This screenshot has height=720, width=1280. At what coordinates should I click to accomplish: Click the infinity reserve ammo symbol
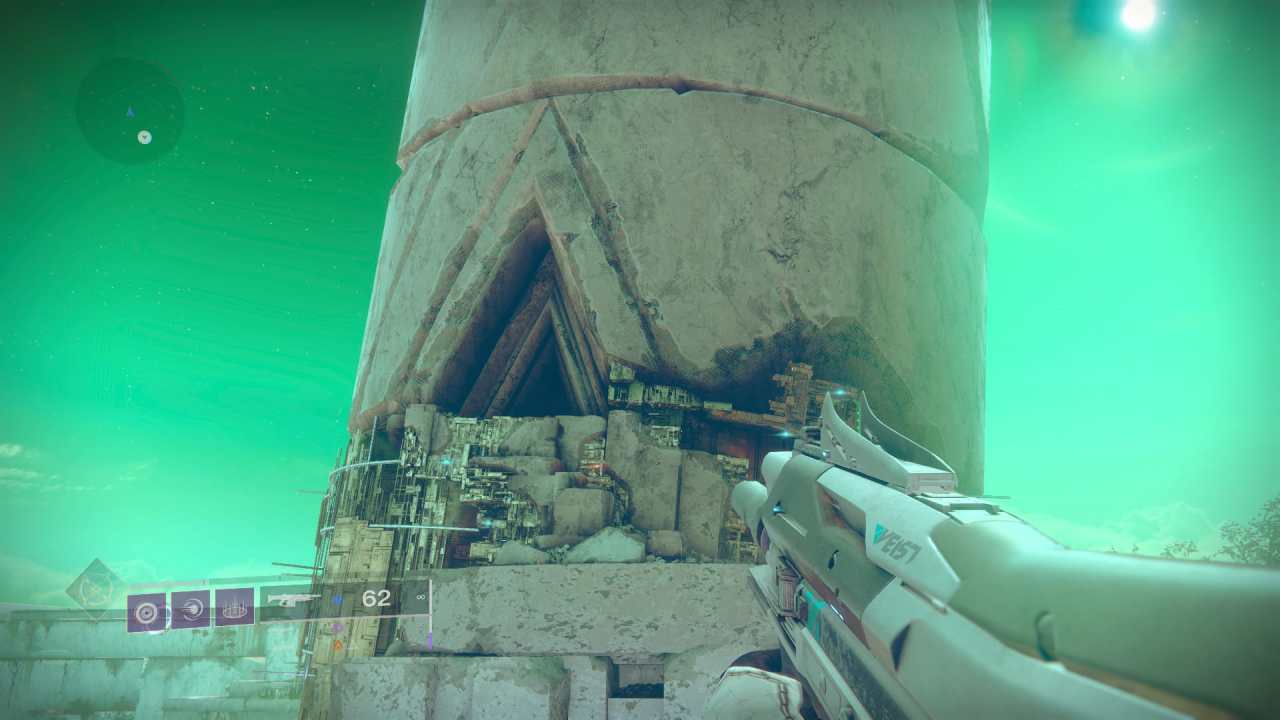click(419, 597)
